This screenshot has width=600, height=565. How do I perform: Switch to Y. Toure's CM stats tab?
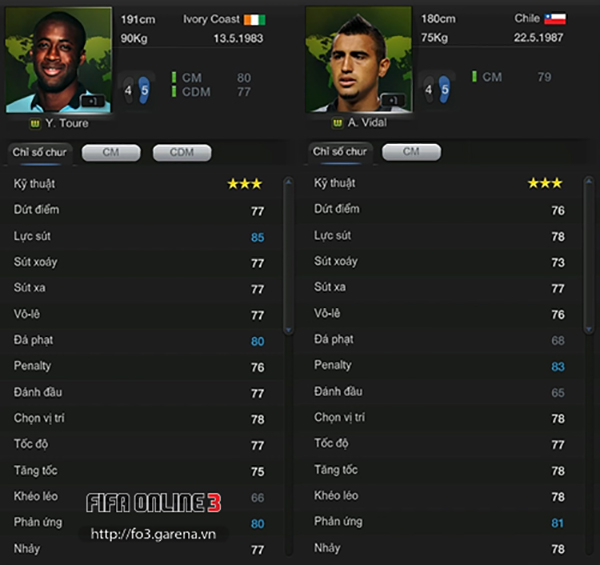(x=111, y=152)
